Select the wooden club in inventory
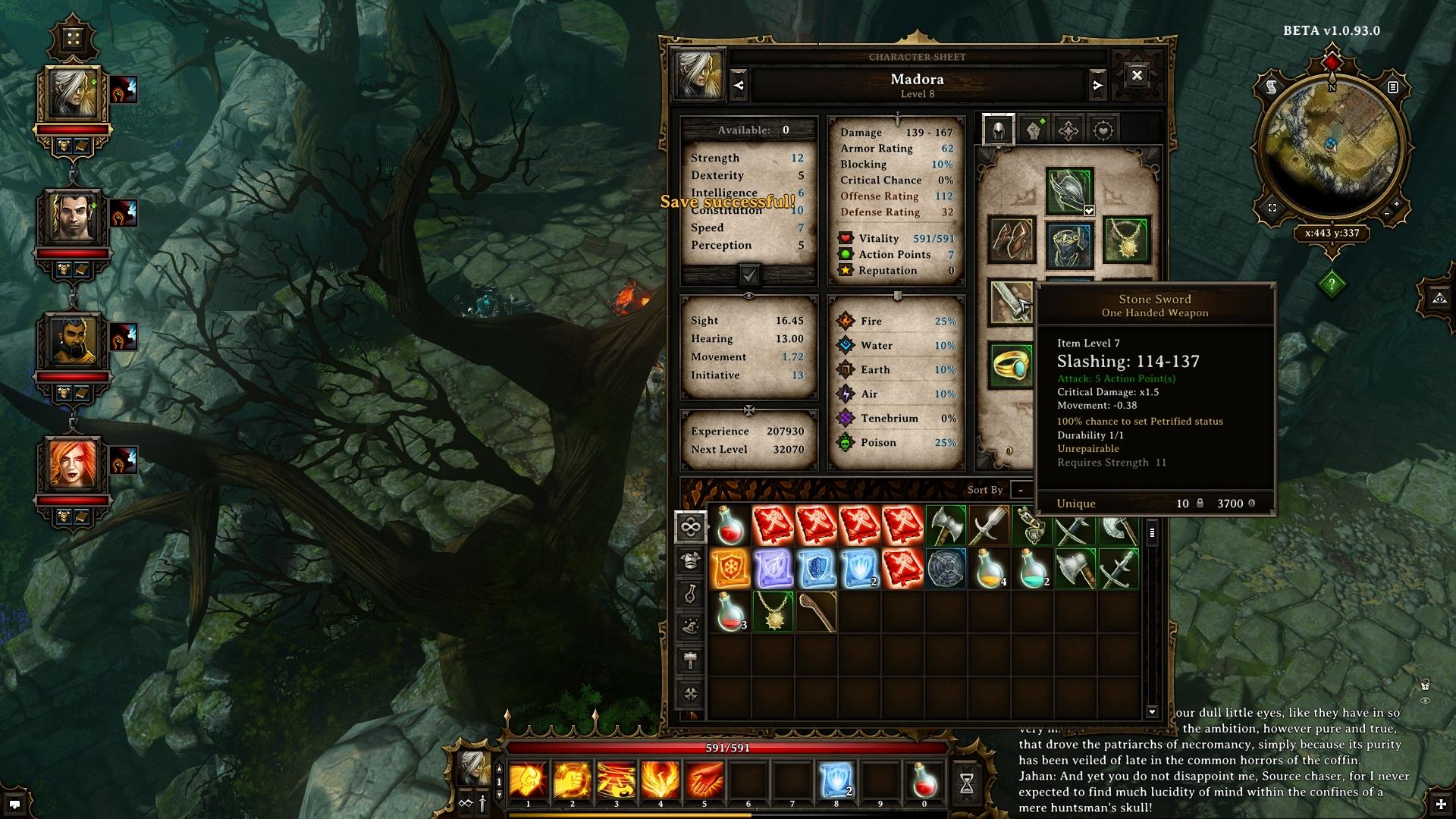1456x819 pixels. coord(816,612)
